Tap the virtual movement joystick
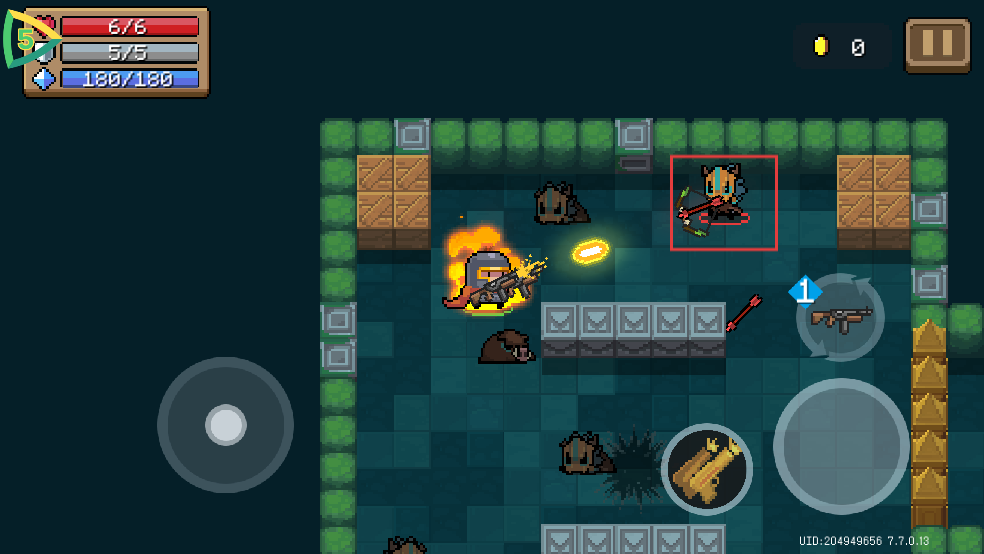 point(225,425)
